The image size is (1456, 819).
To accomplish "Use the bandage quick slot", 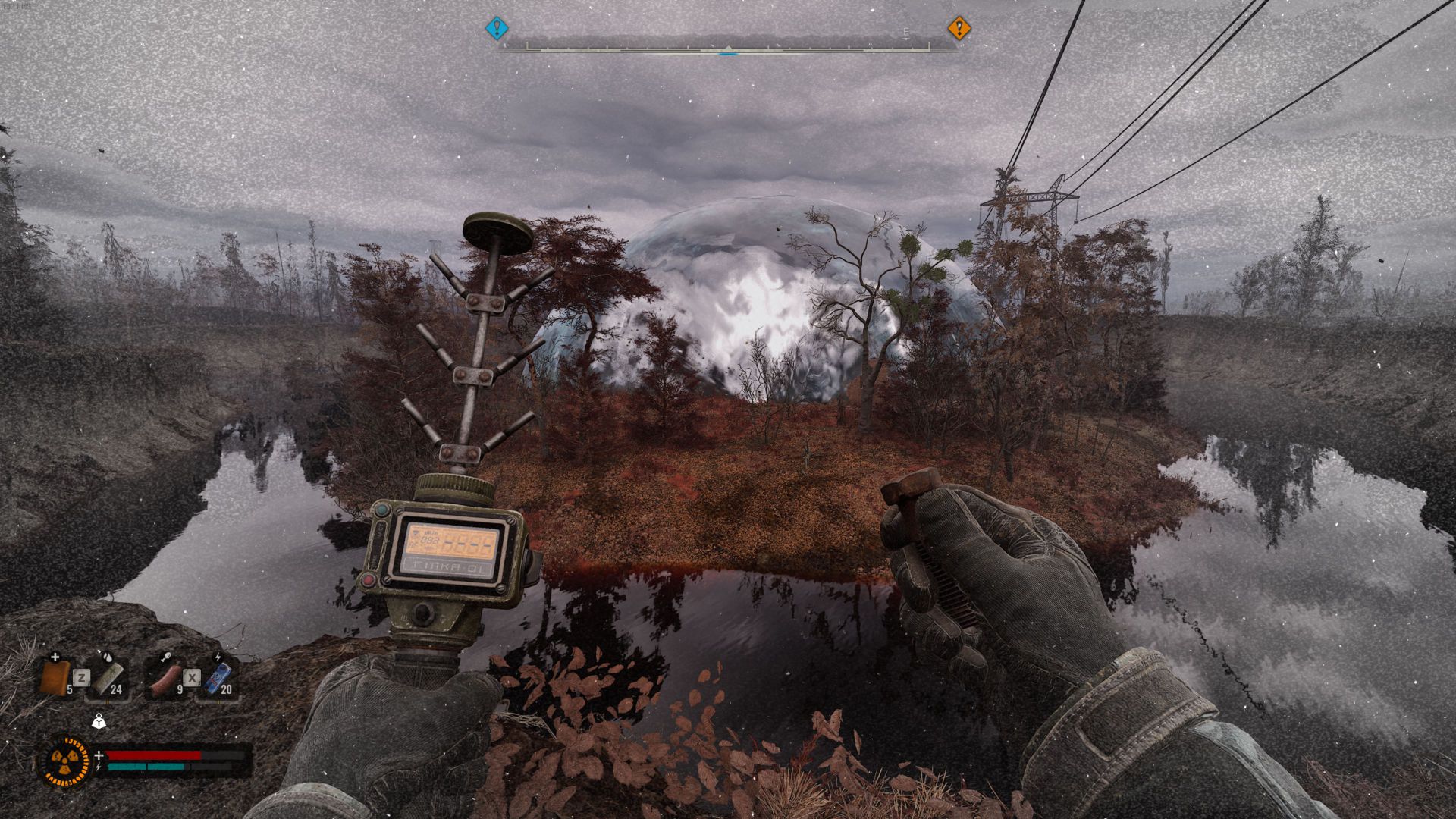I will (107, 676).
